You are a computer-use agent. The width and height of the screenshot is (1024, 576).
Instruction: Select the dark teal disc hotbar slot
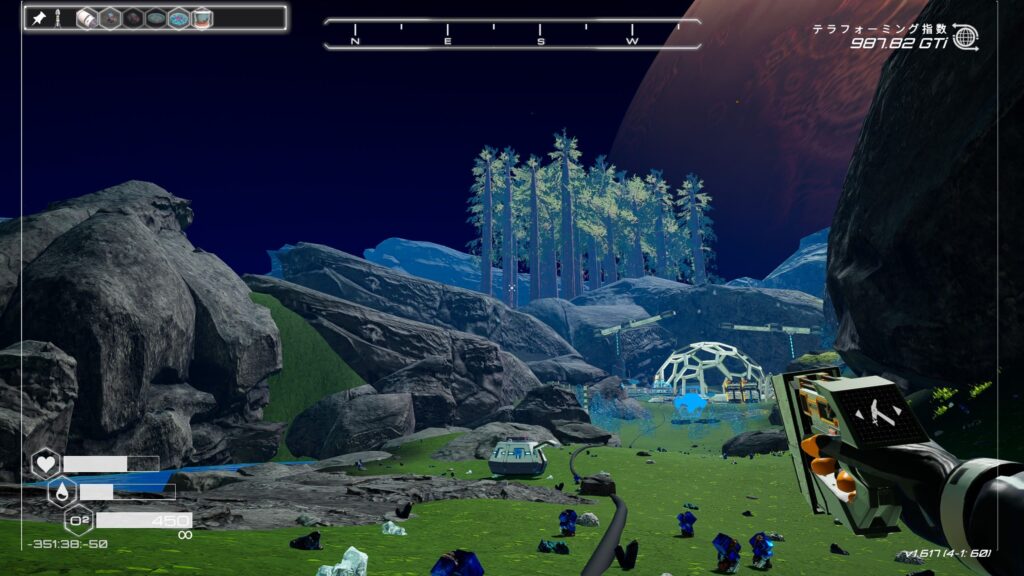point(155,18)
